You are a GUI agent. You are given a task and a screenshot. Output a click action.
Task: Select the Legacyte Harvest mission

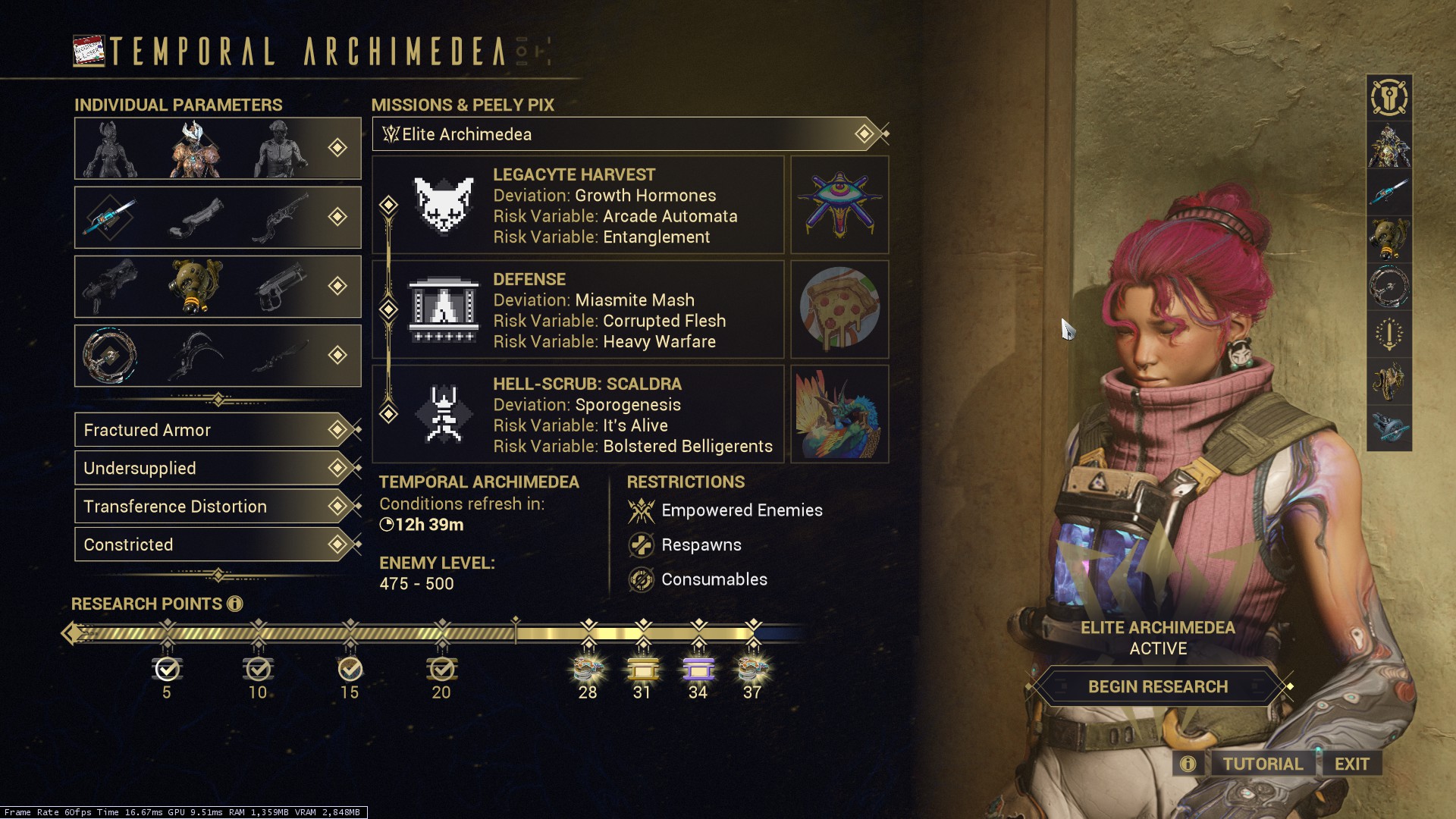pyautogui.click(x=578, y=206)
